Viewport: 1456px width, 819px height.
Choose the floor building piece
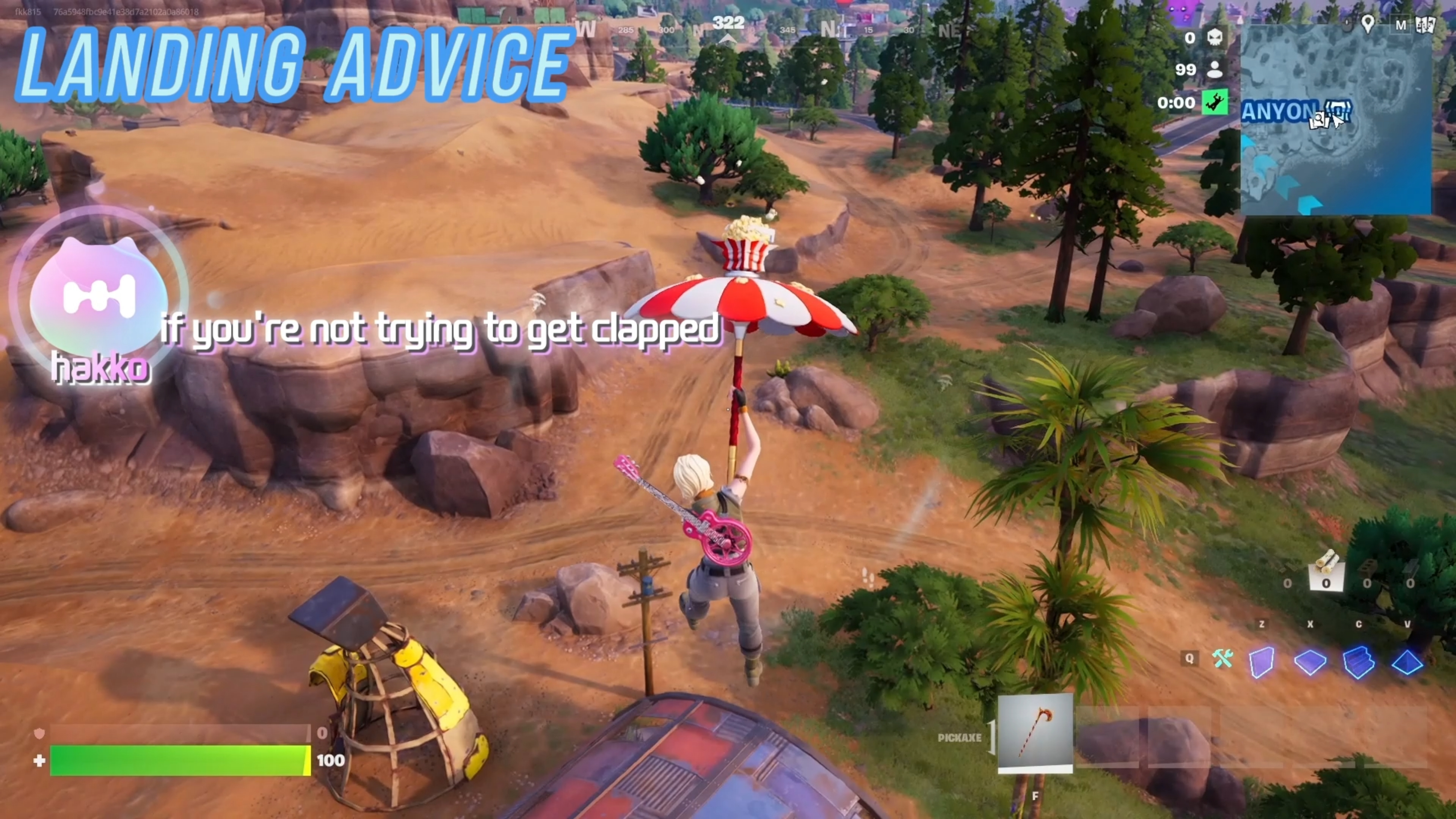1310,661
